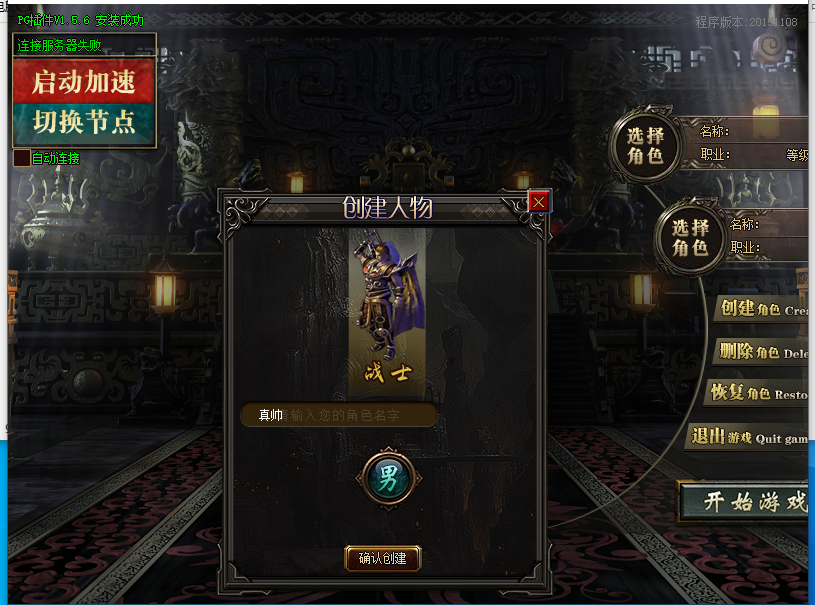Close the 创建人物 dialog
815x605 pixels.
pyautogui.click(x=539, y=202)
